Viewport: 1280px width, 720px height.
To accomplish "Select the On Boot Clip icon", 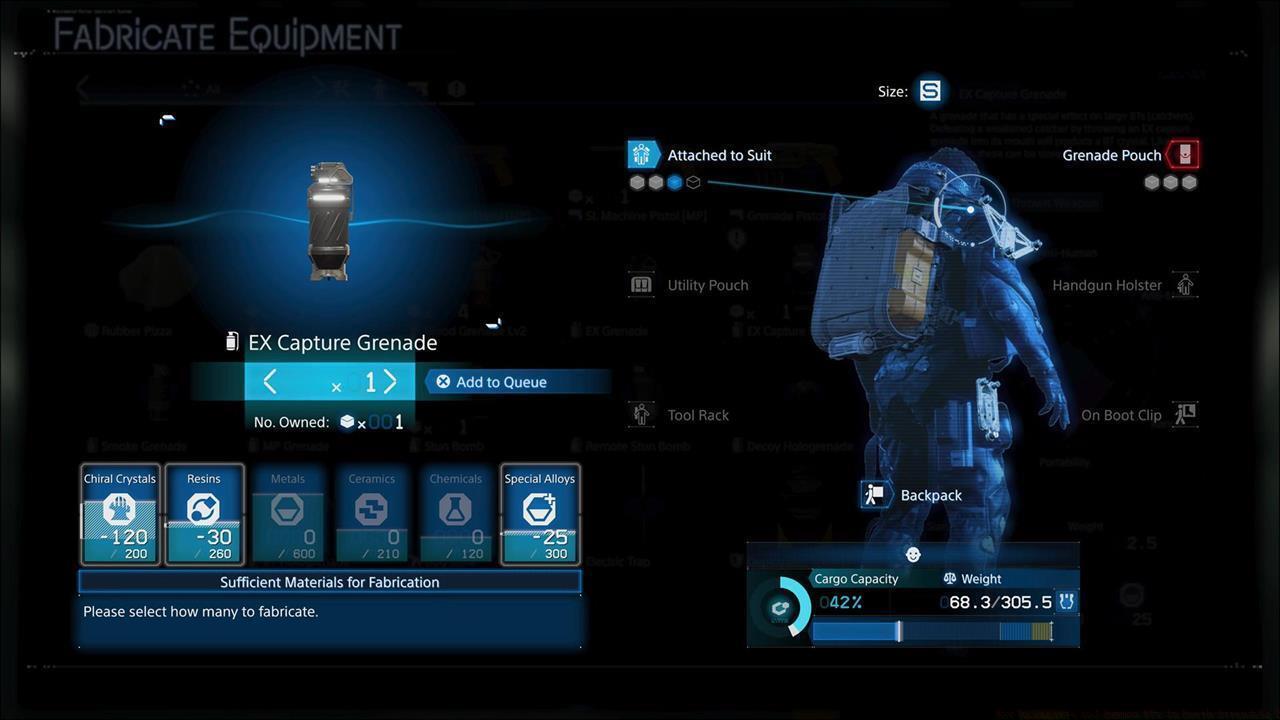I will 1185,414.
